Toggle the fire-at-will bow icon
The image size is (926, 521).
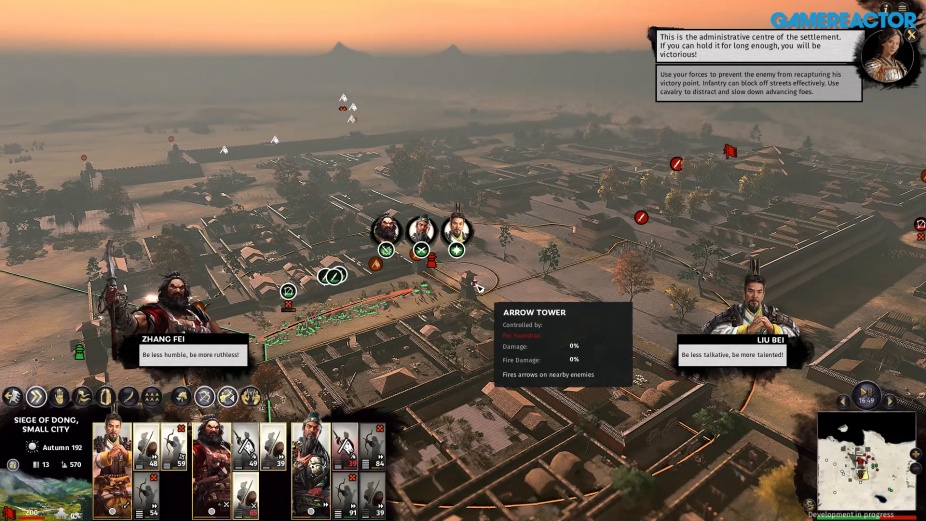205,397
